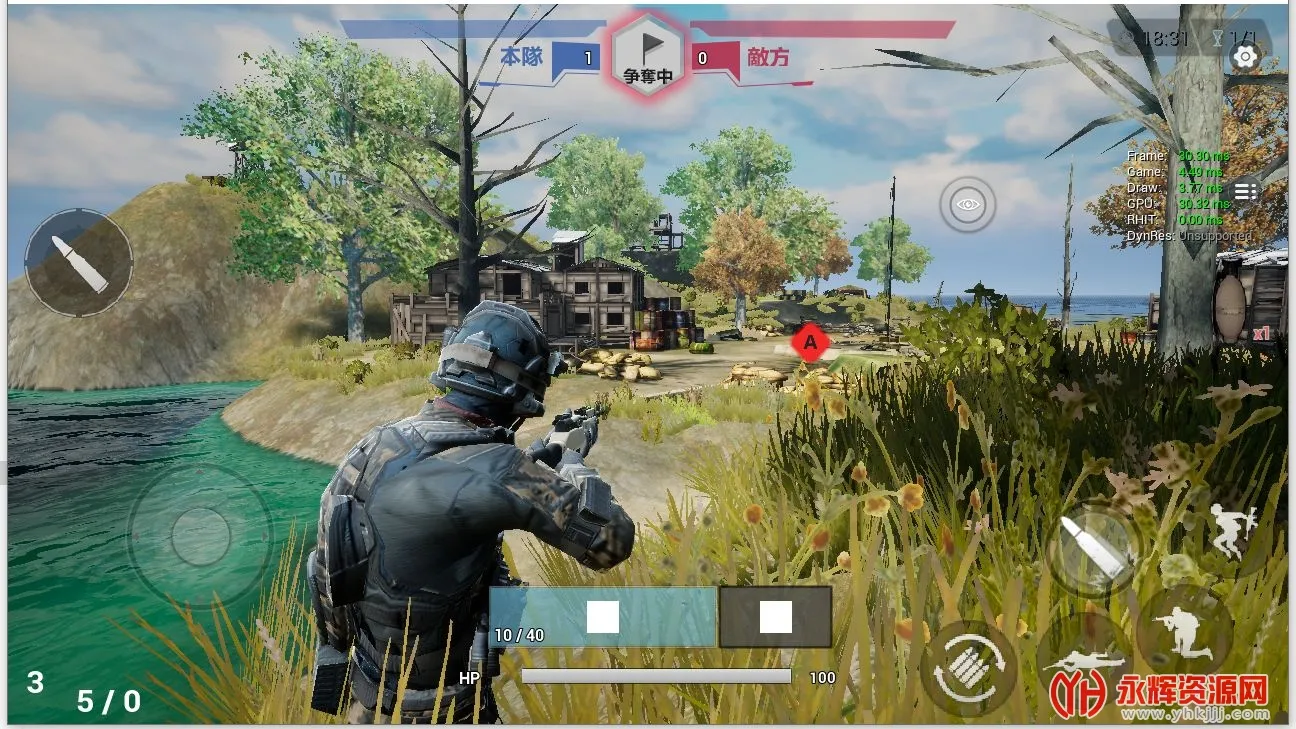This screenshot has width=1296, height=729.
Task: Toggle the eye free-look button
Action: [x=967, y=205]
